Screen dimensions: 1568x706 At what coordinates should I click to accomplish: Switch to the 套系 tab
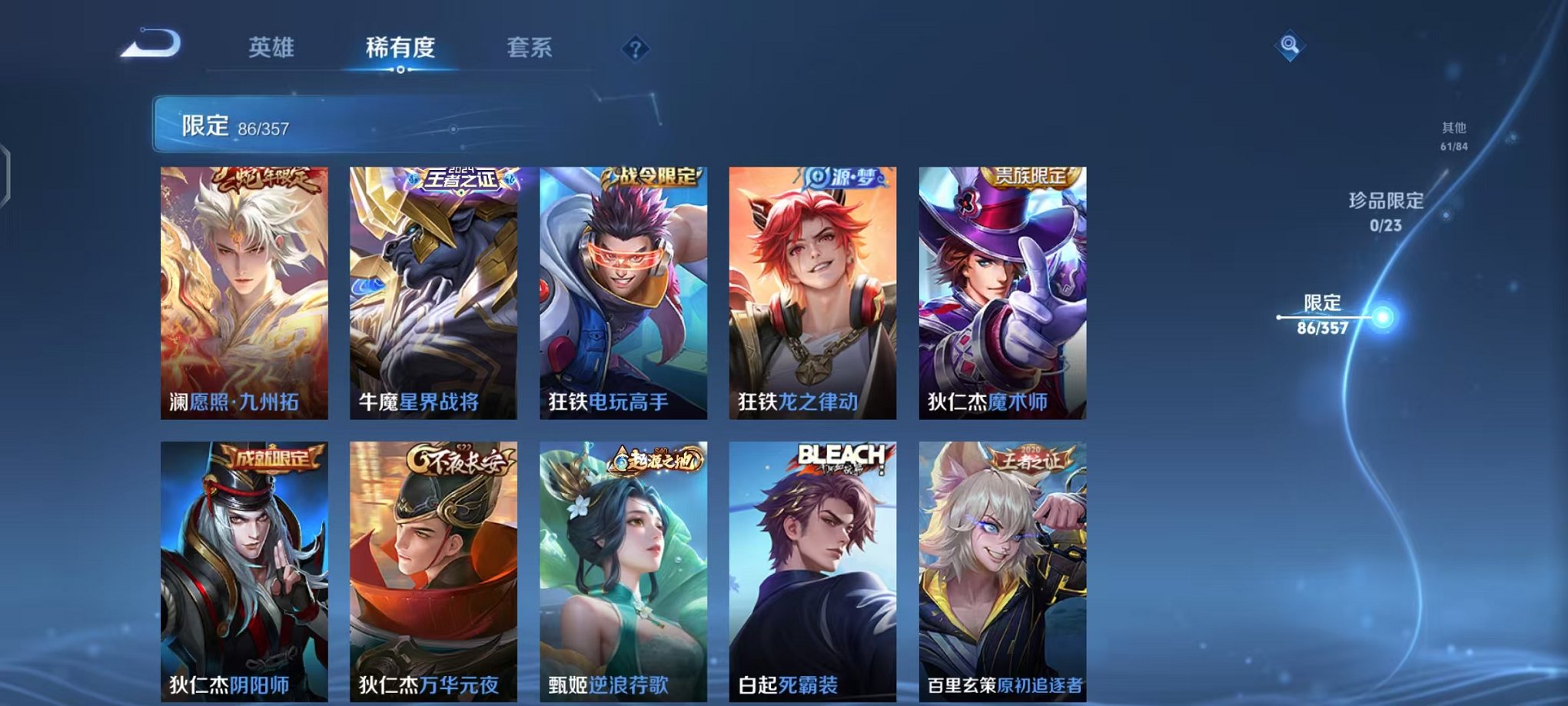[529, 48]
